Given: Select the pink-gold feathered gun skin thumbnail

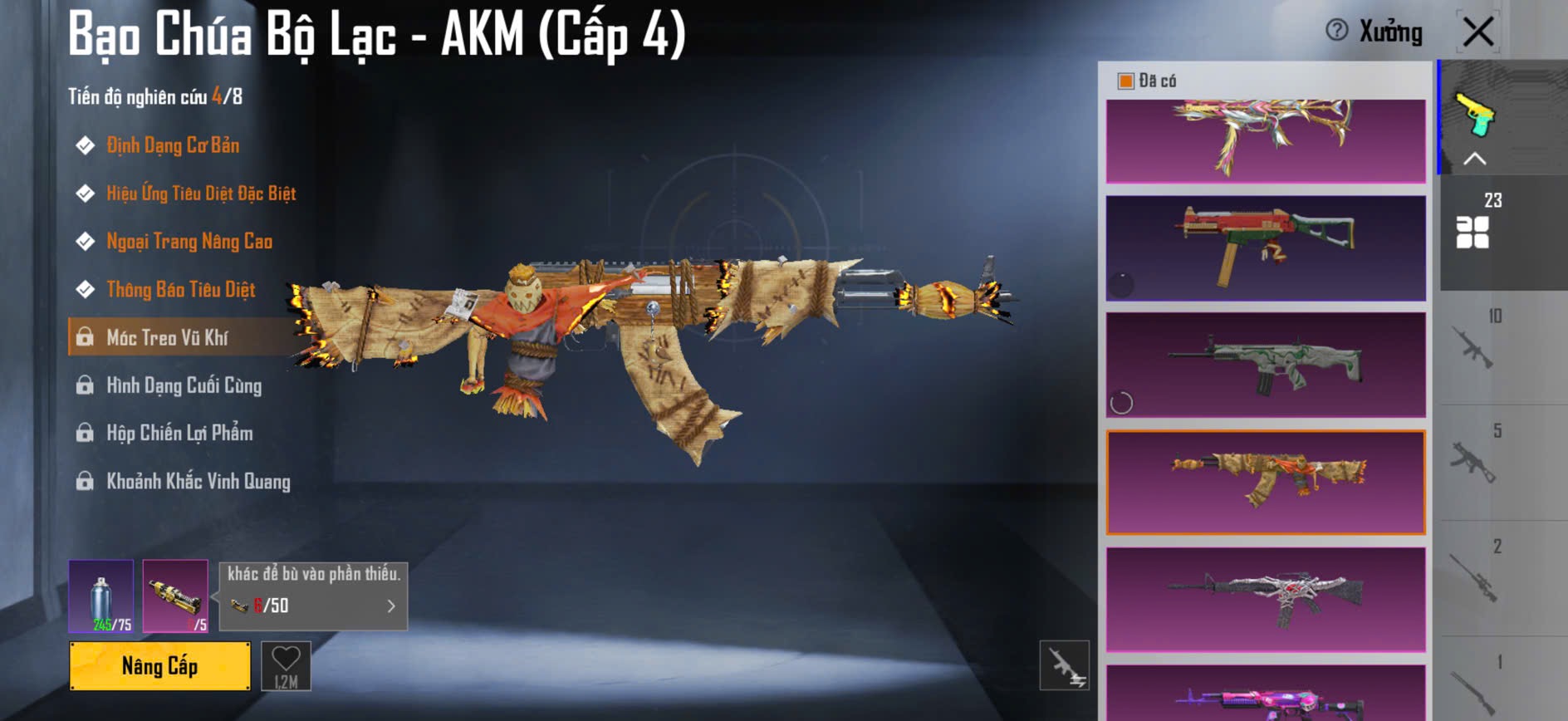Looking at the screenshot, I should [1266, 140].
